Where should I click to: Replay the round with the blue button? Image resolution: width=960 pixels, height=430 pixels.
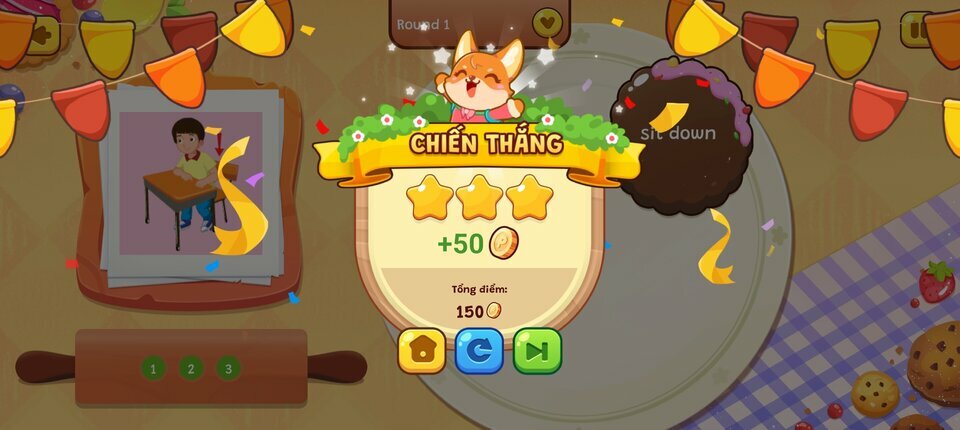click(479, 351)
